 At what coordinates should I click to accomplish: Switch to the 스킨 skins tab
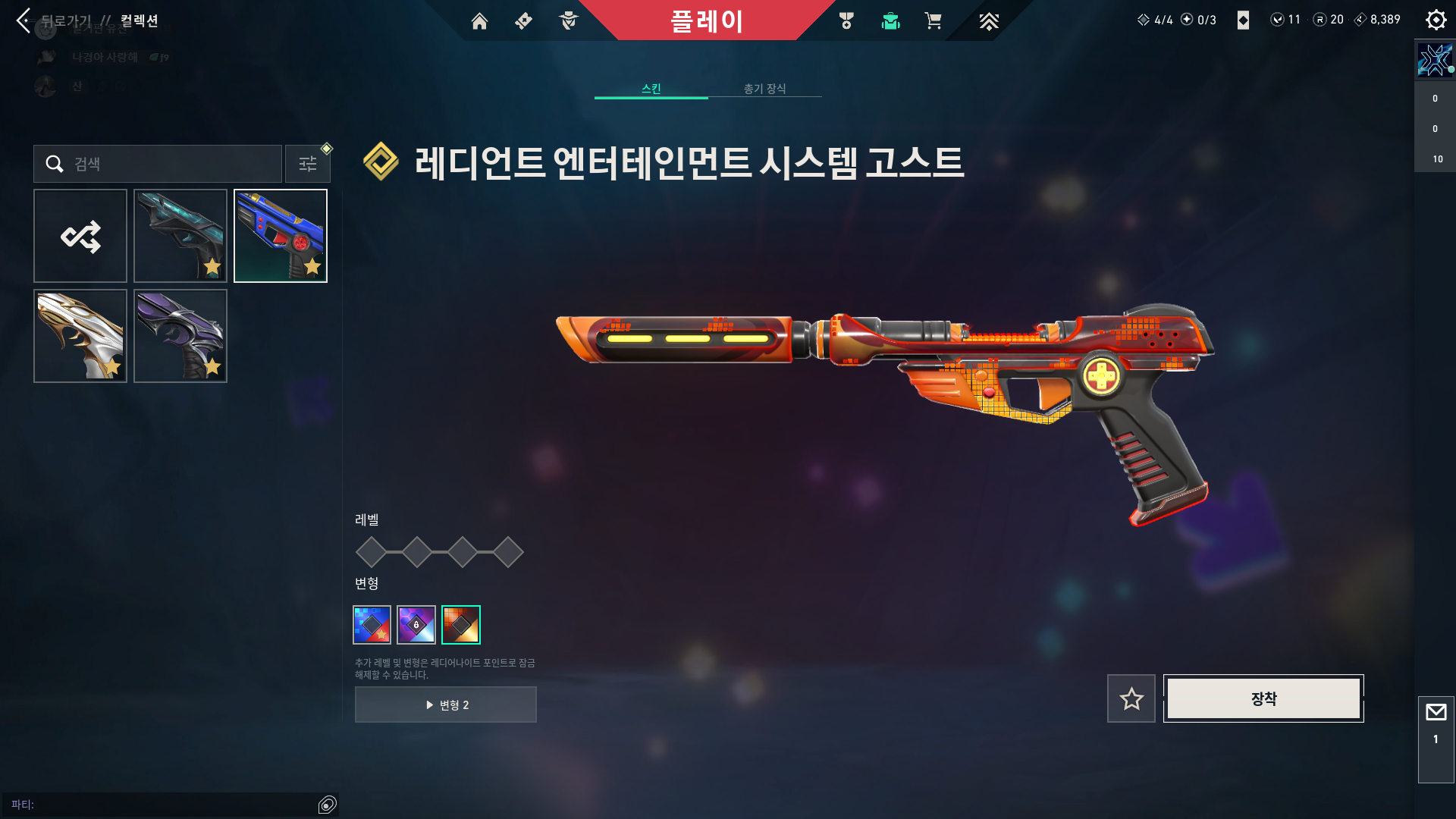pos(651,89)
